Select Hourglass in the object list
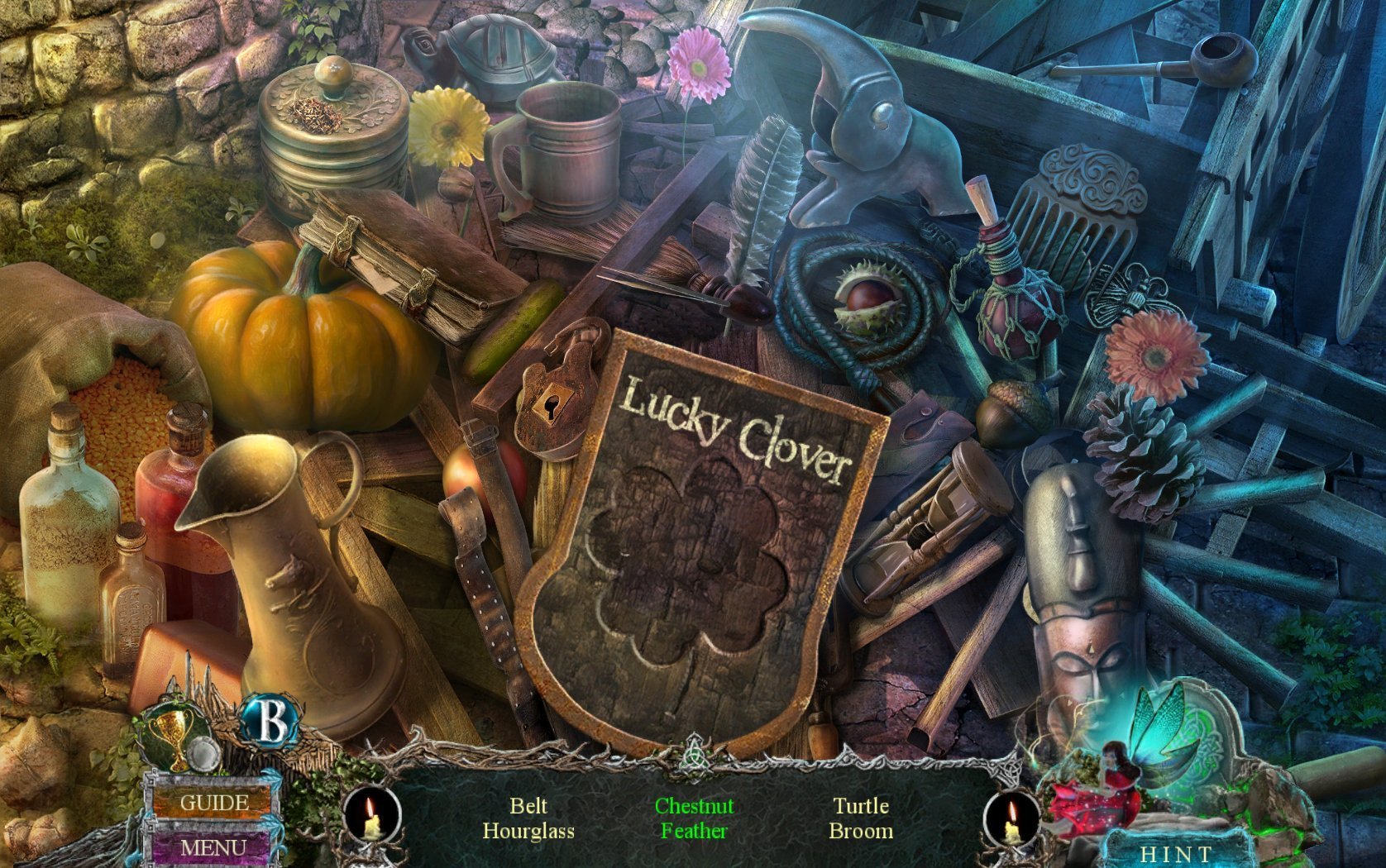 click(528, 831)
